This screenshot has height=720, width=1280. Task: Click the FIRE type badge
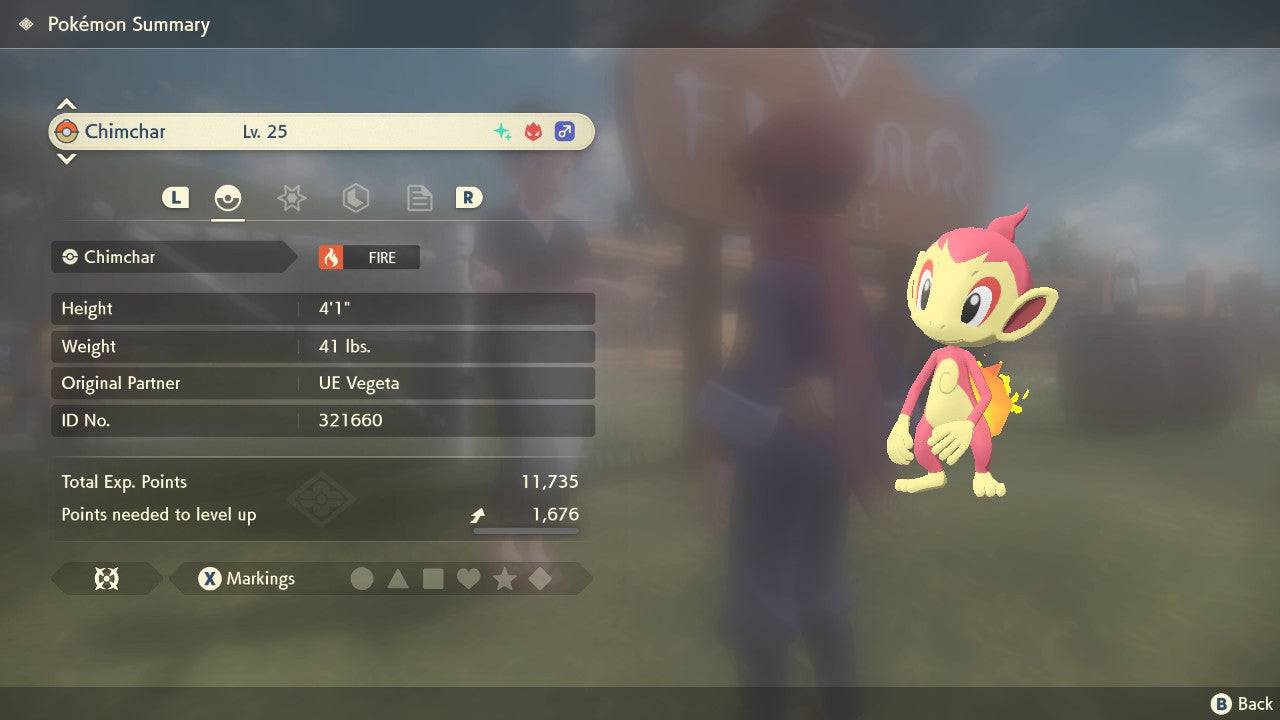(369, 257)
